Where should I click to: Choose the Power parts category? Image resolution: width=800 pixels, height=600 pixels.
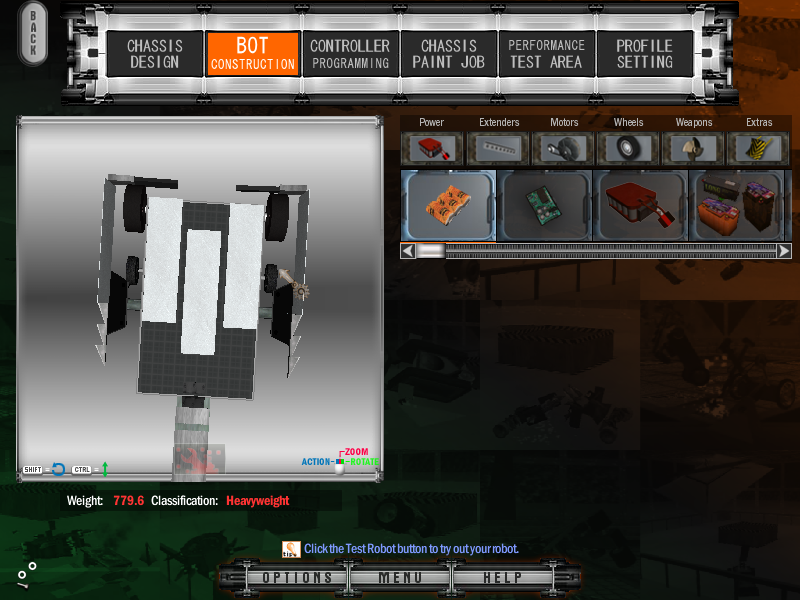pyautogui.click(x=432, y=148)
